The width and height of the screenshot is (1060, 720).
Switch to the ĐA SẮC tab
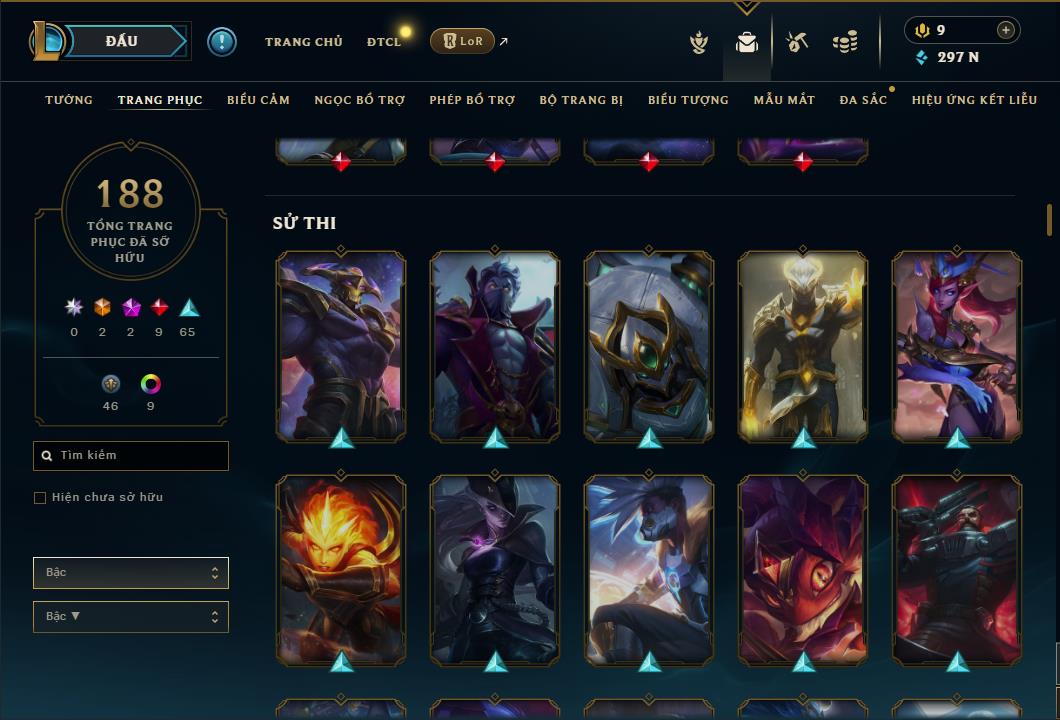863,100
